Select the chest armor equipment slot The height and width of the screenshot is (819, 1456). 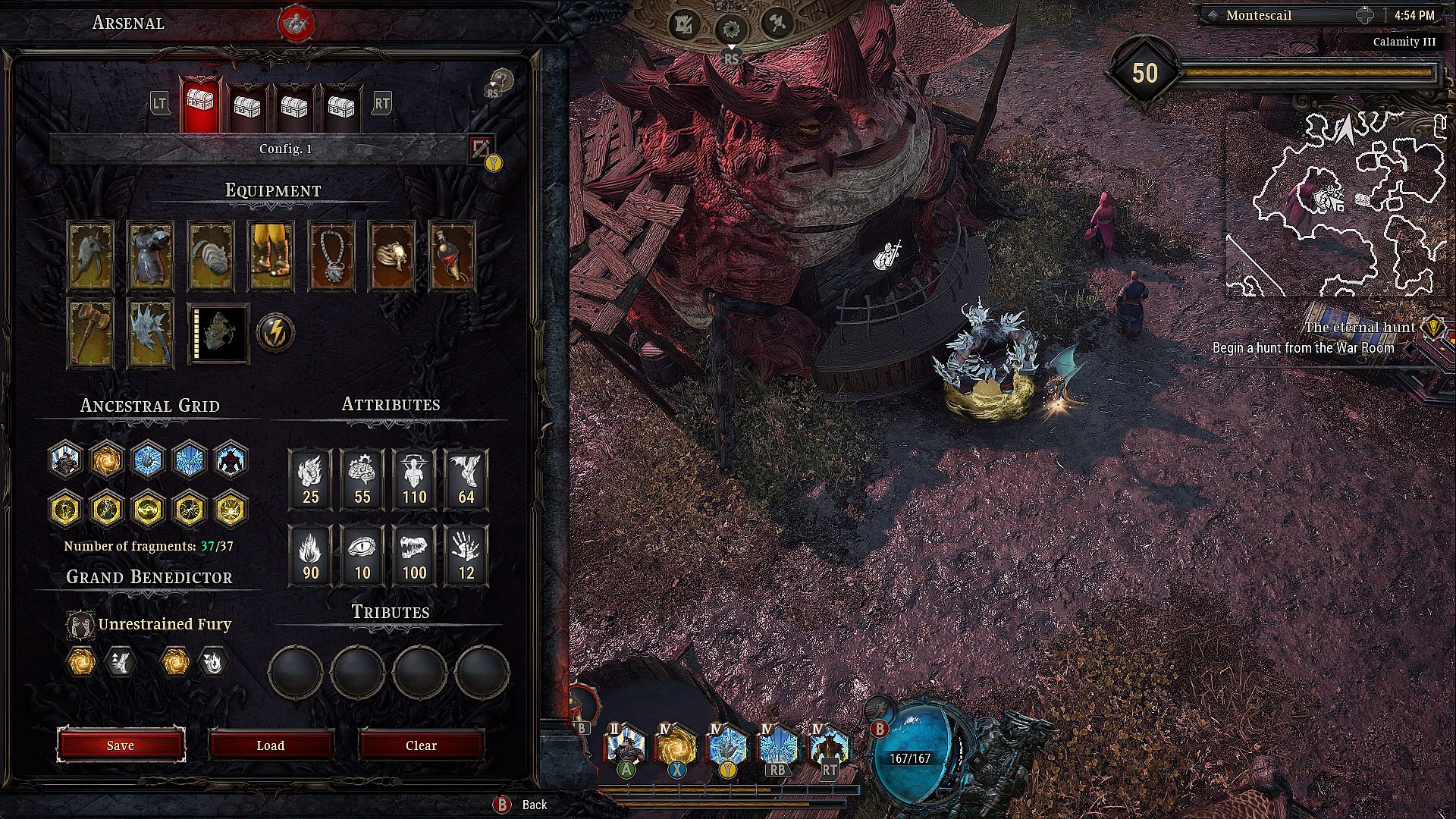point(151,256)
